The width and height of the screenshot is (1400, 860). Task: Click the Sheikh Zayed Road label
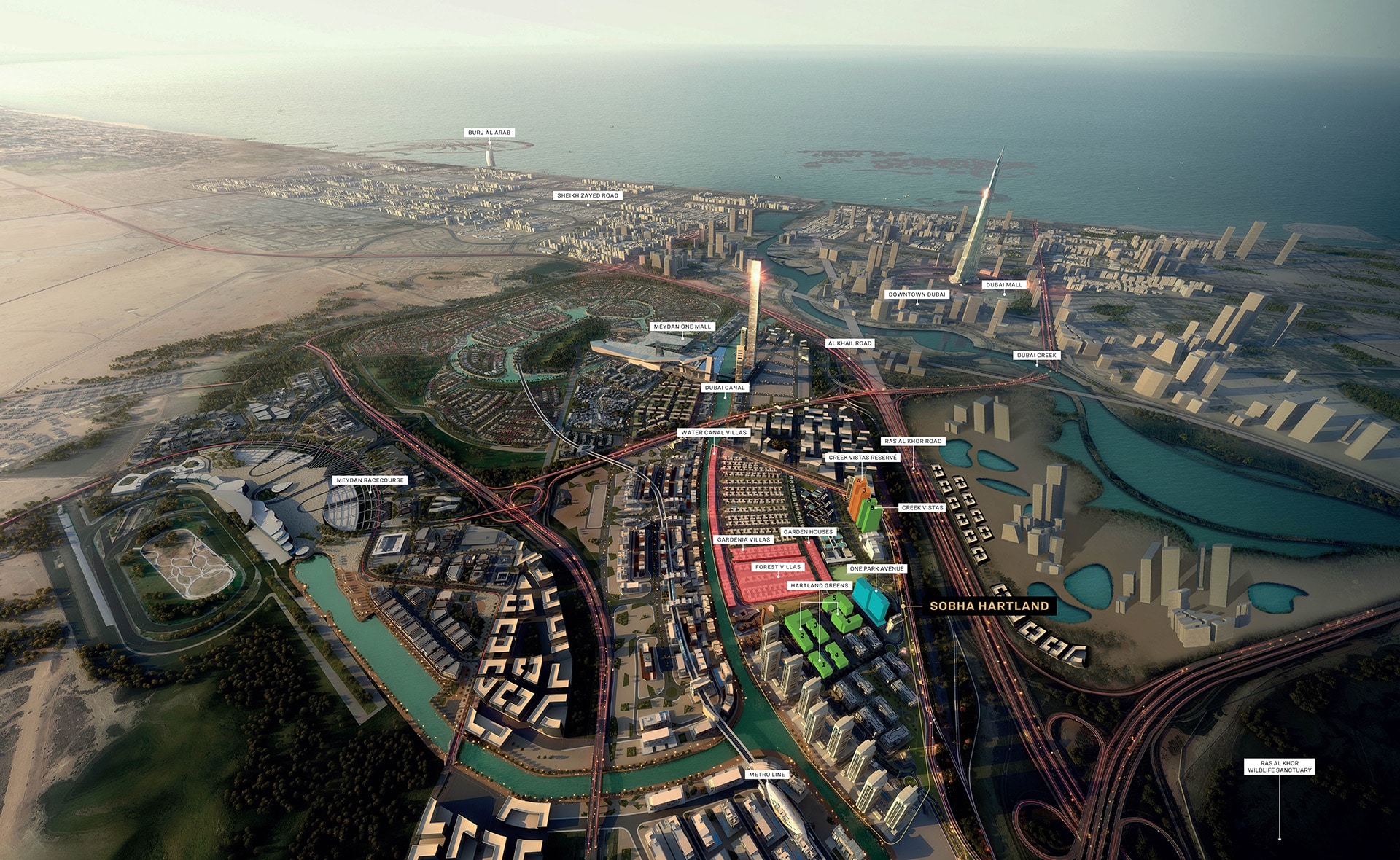588,195
